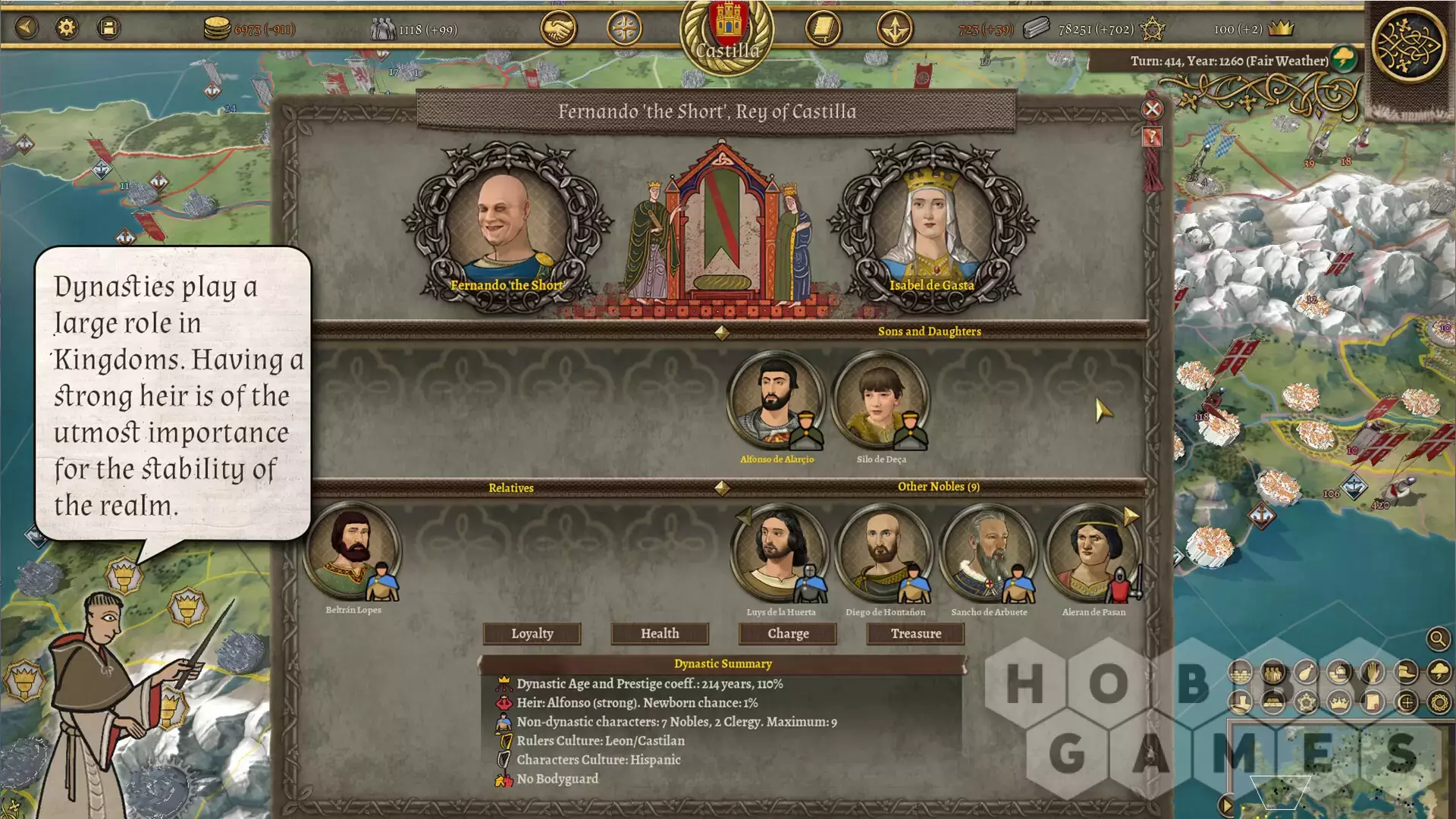The image size is (1456, 819).
Task: Open the ledger book icon
Action: (x=823, y=29)
